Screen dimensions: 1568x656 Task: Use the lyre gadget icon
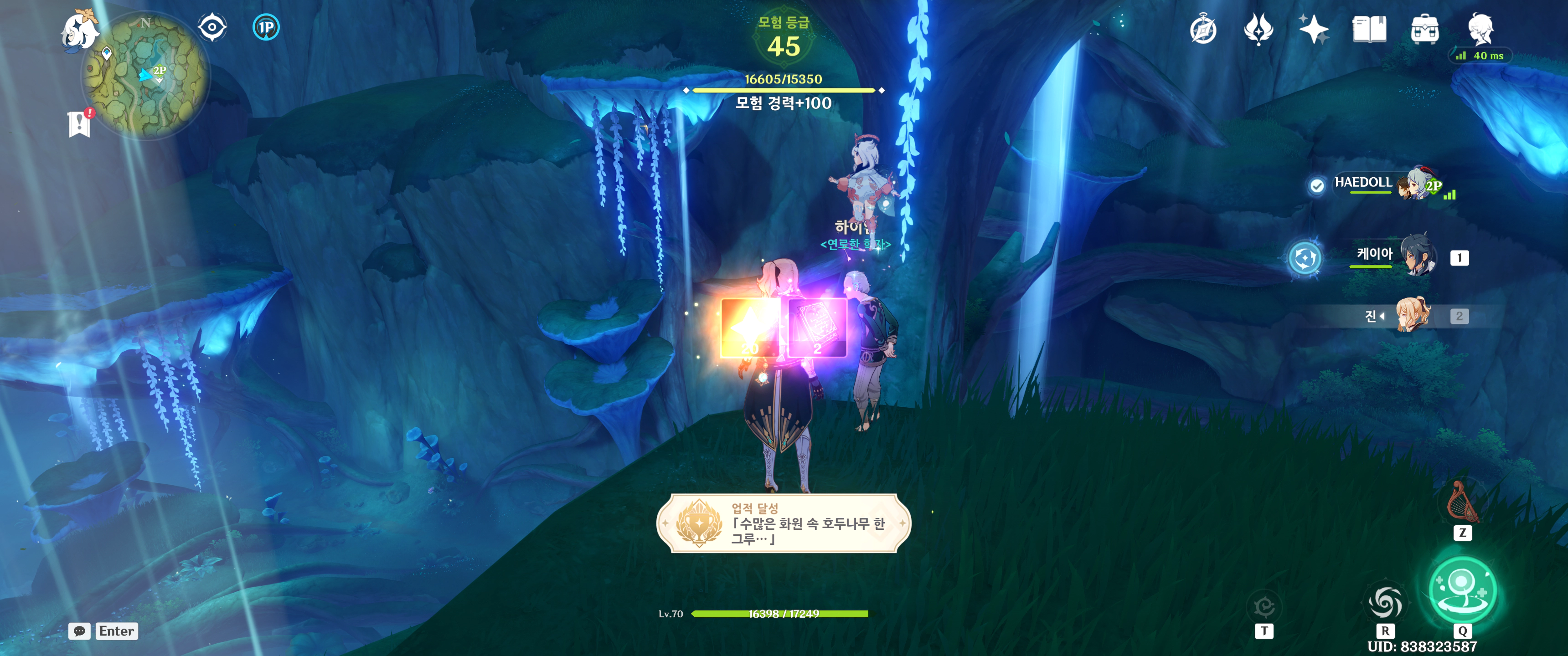1462,502
